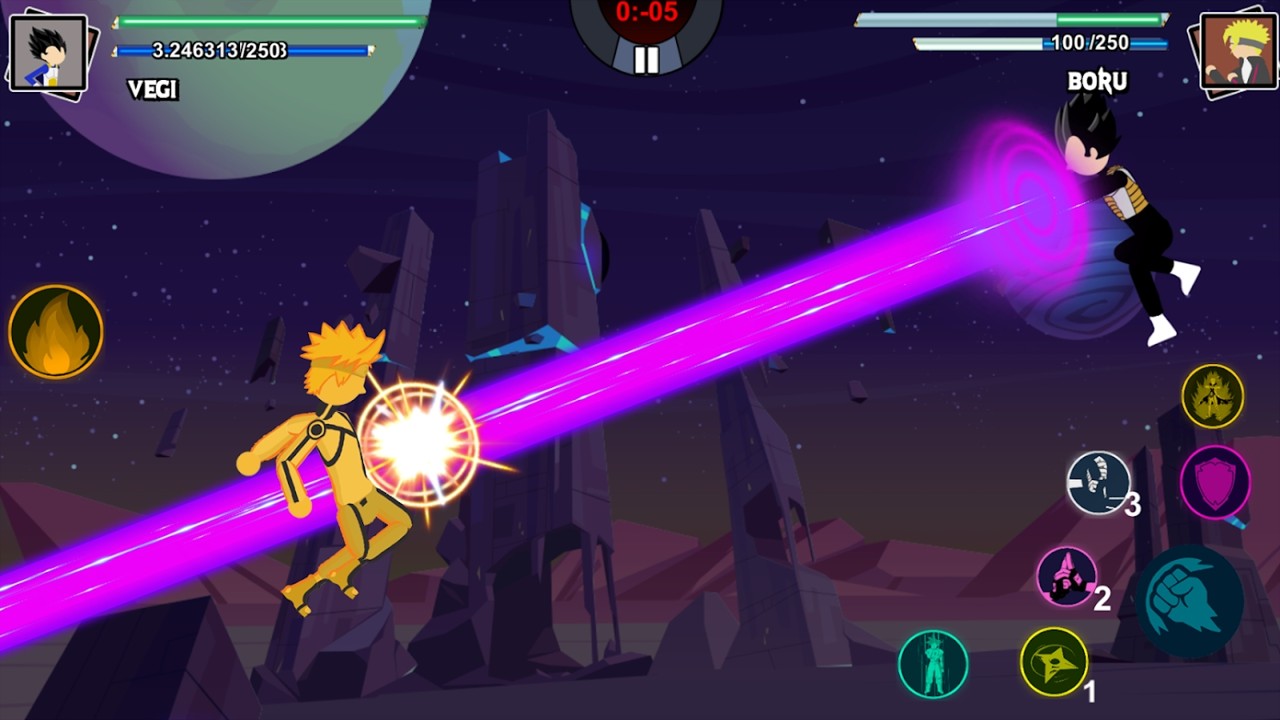Tap the BORU name label

1097,83
